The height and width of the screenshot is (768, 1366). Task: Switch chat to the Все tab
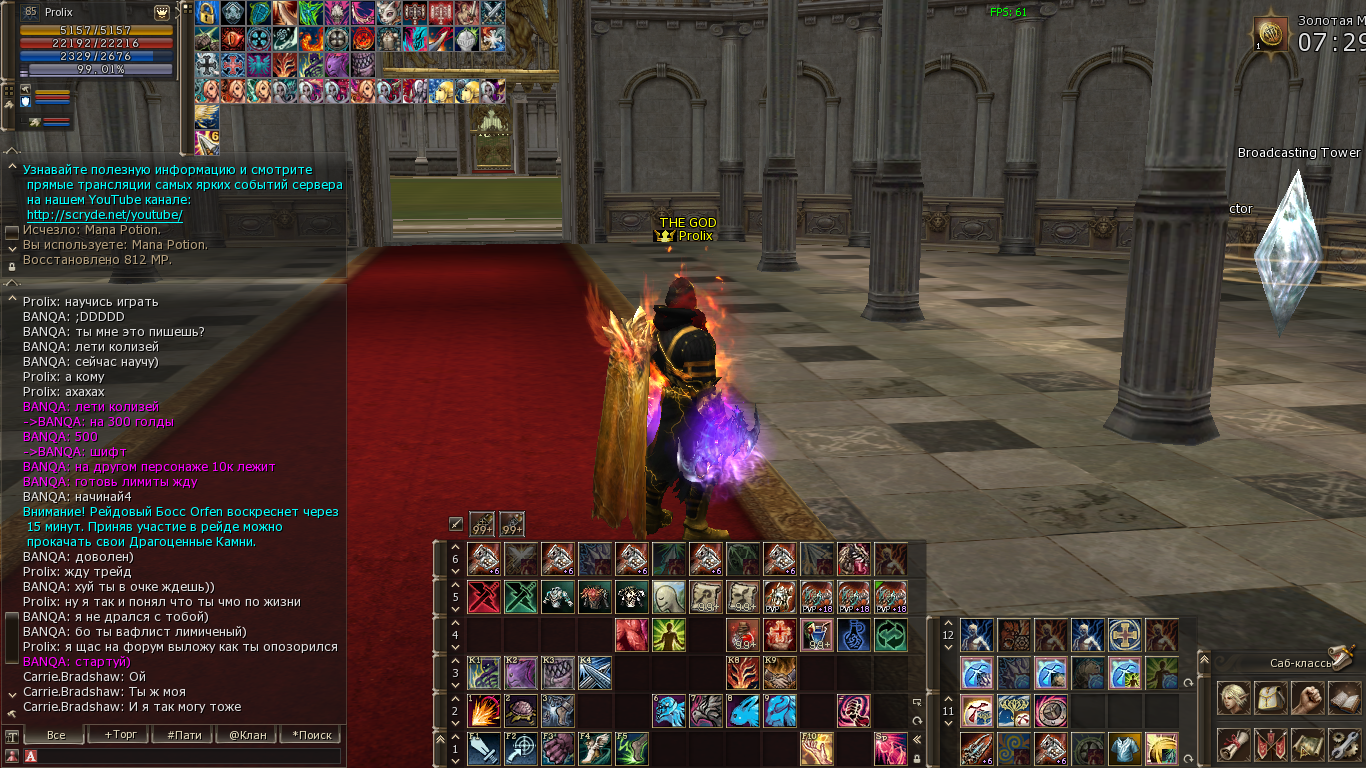56,735
